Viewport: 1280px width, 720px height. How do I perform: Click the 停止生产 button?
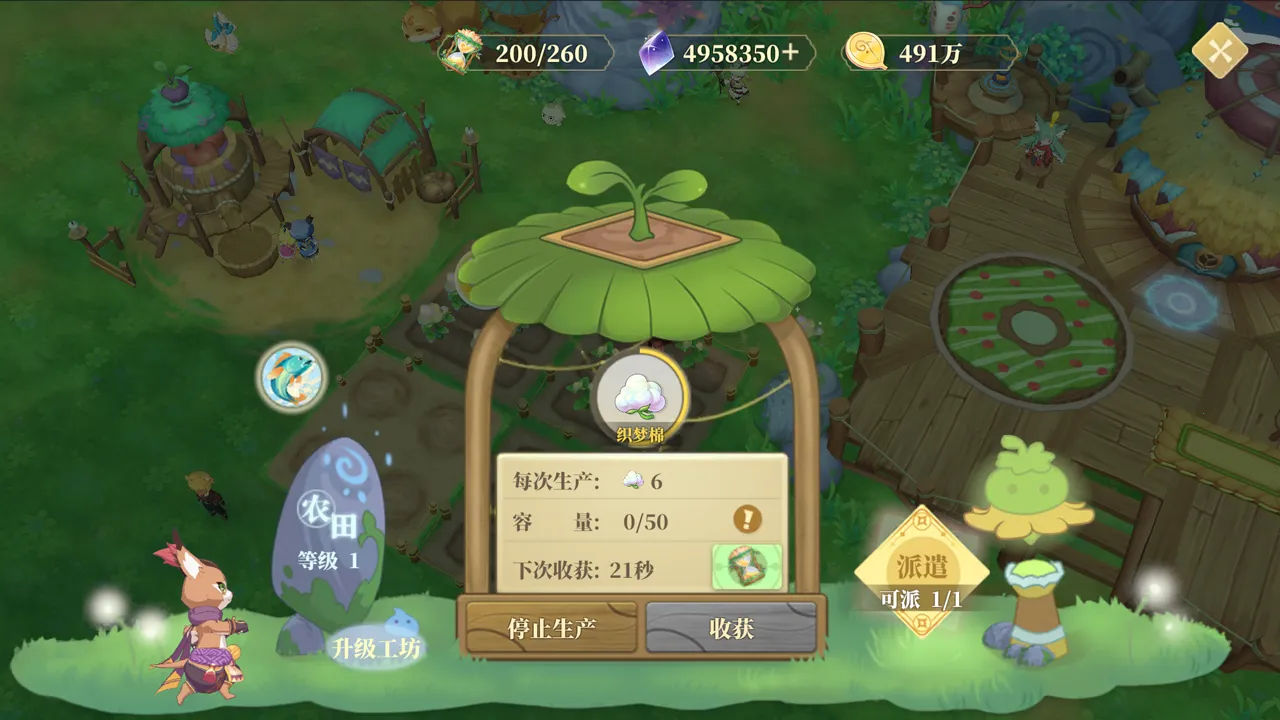coord(551,628)
